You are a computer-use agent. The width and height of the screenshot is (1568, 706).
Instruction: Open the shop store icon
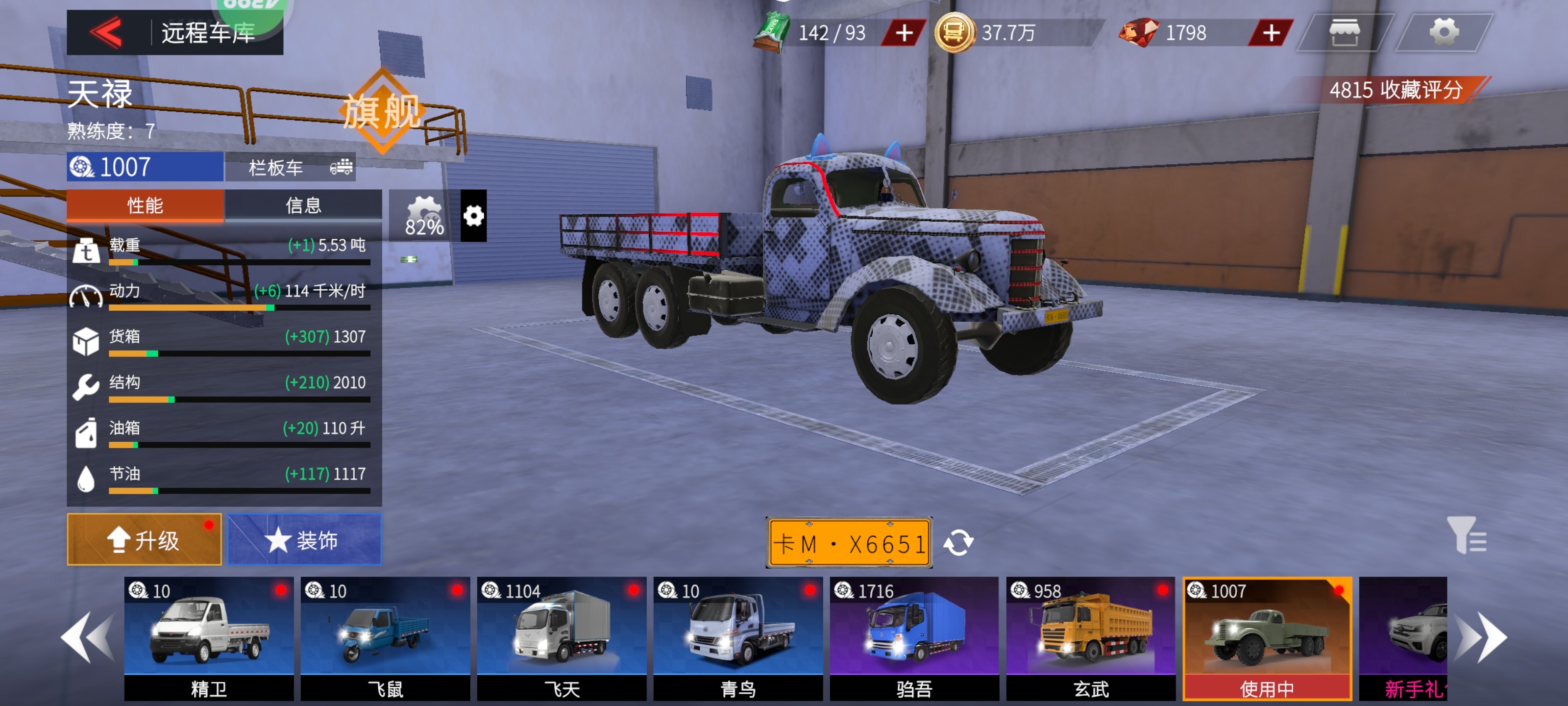[1345, 32]
